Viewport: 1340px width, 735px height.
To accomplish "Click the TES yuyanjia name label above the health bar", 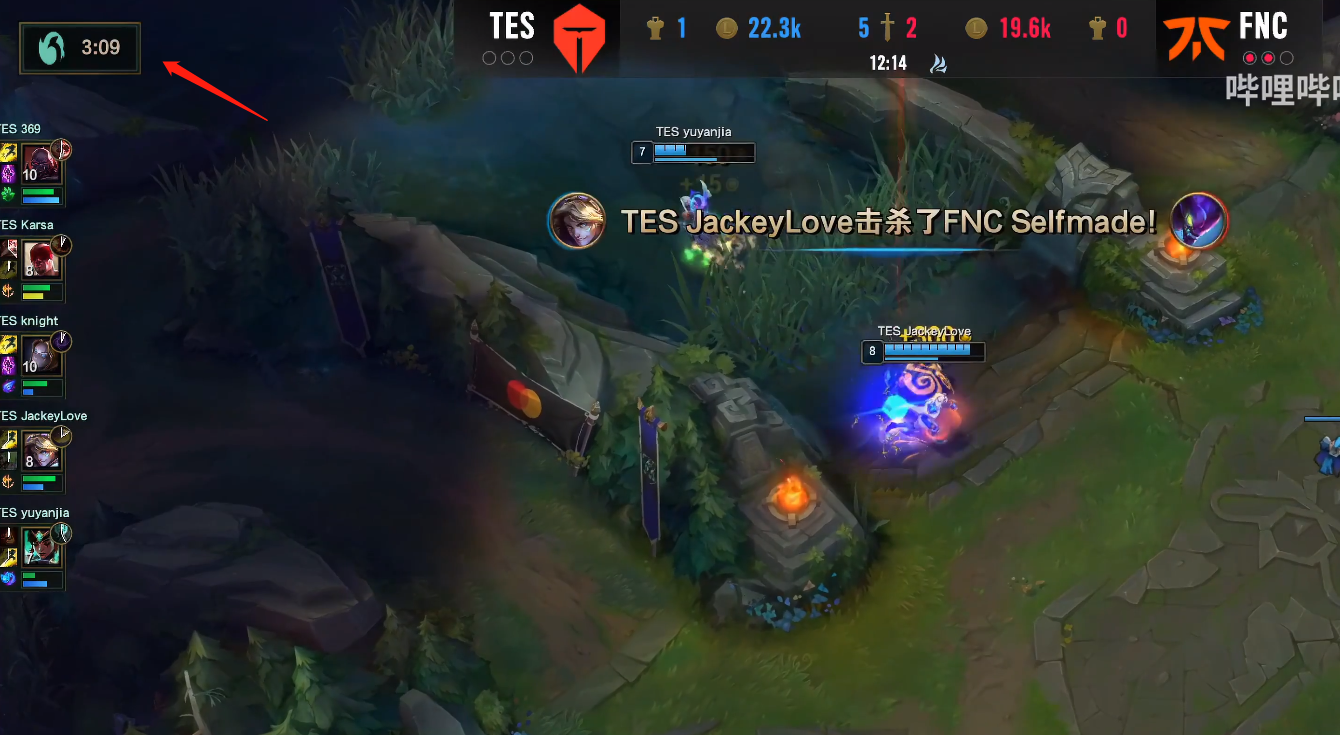I will point(693,131).
